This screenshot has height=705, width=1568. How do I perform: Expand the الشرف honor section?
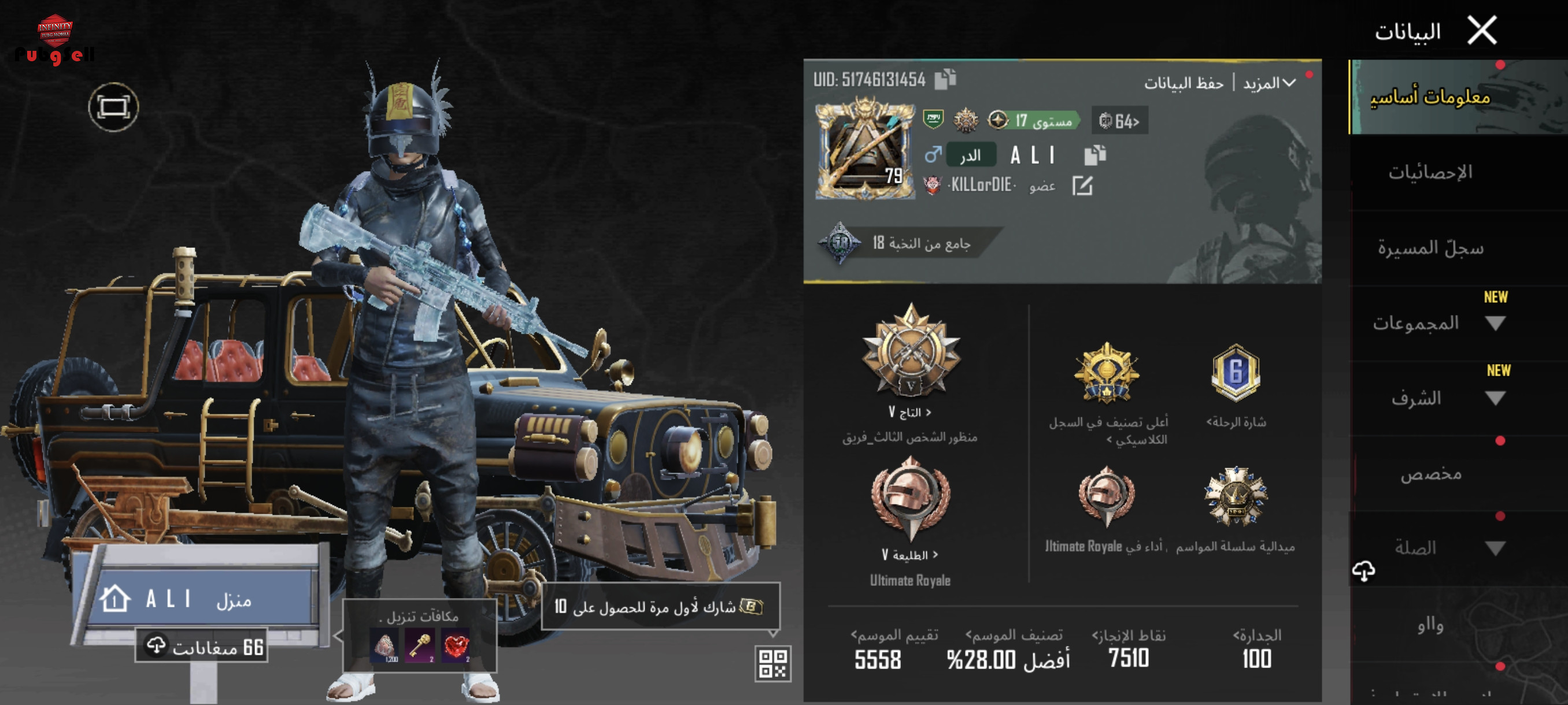click(x=1495, y=399)
